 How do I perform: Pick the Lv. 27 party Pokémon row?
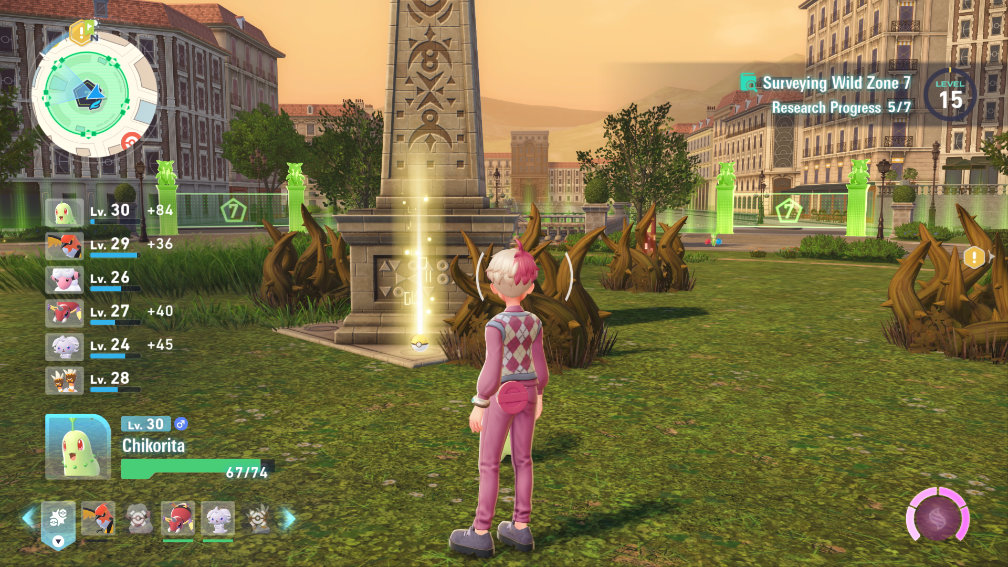click(x=92, y=313)
